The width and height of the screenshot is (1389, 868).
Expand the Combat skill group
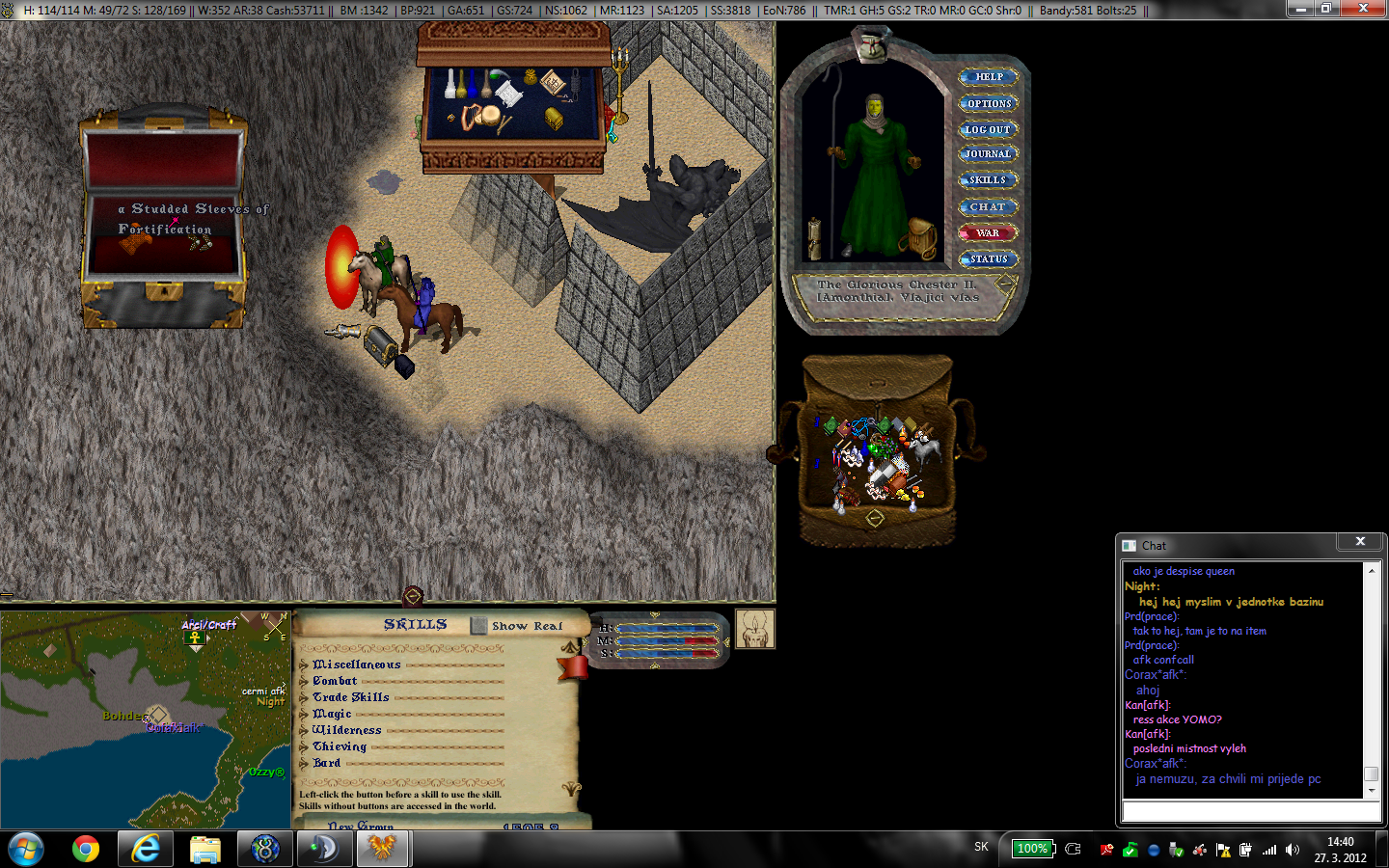pos(305,681)
